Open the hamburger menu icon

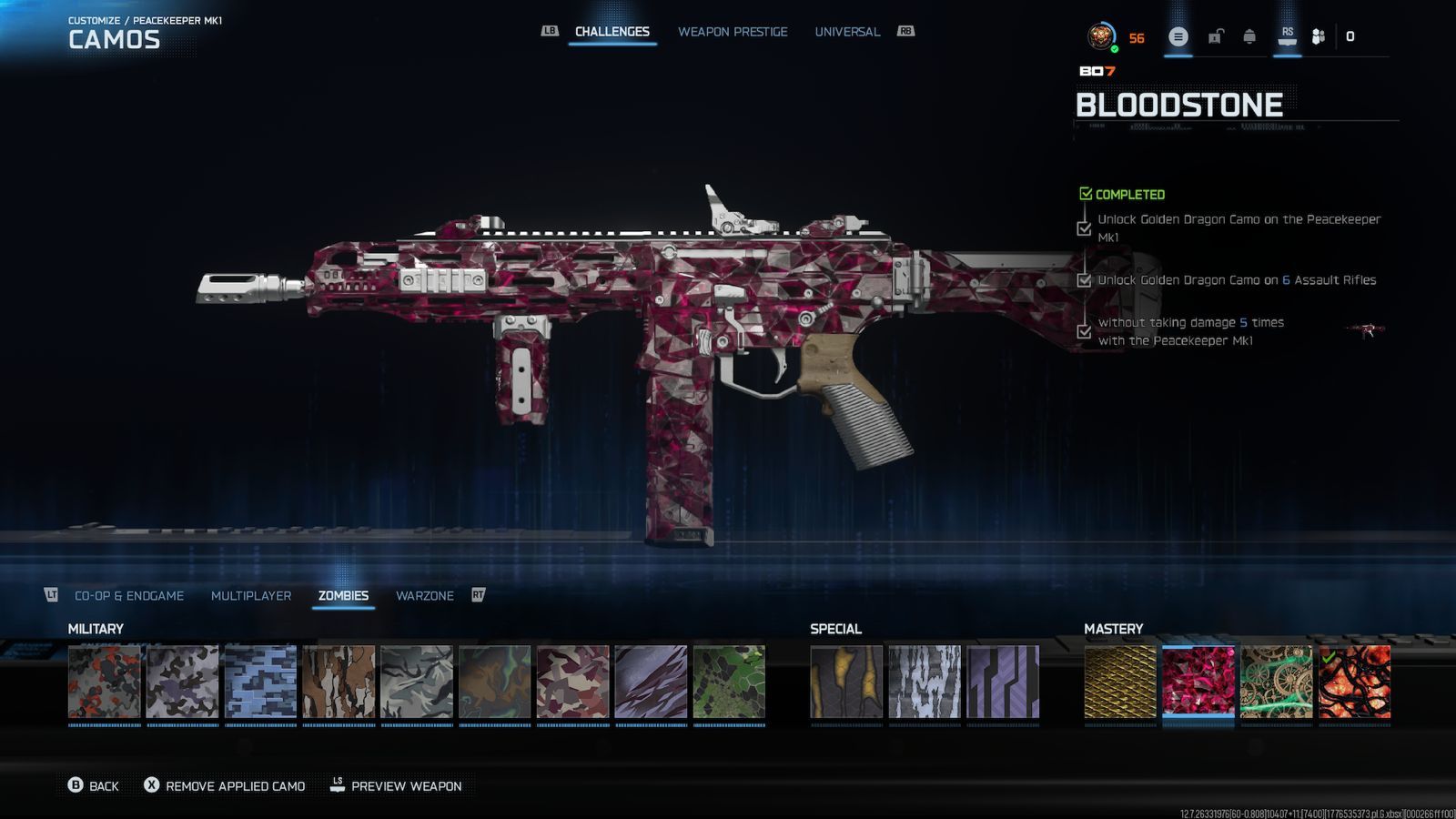(x=1178, y=37)
